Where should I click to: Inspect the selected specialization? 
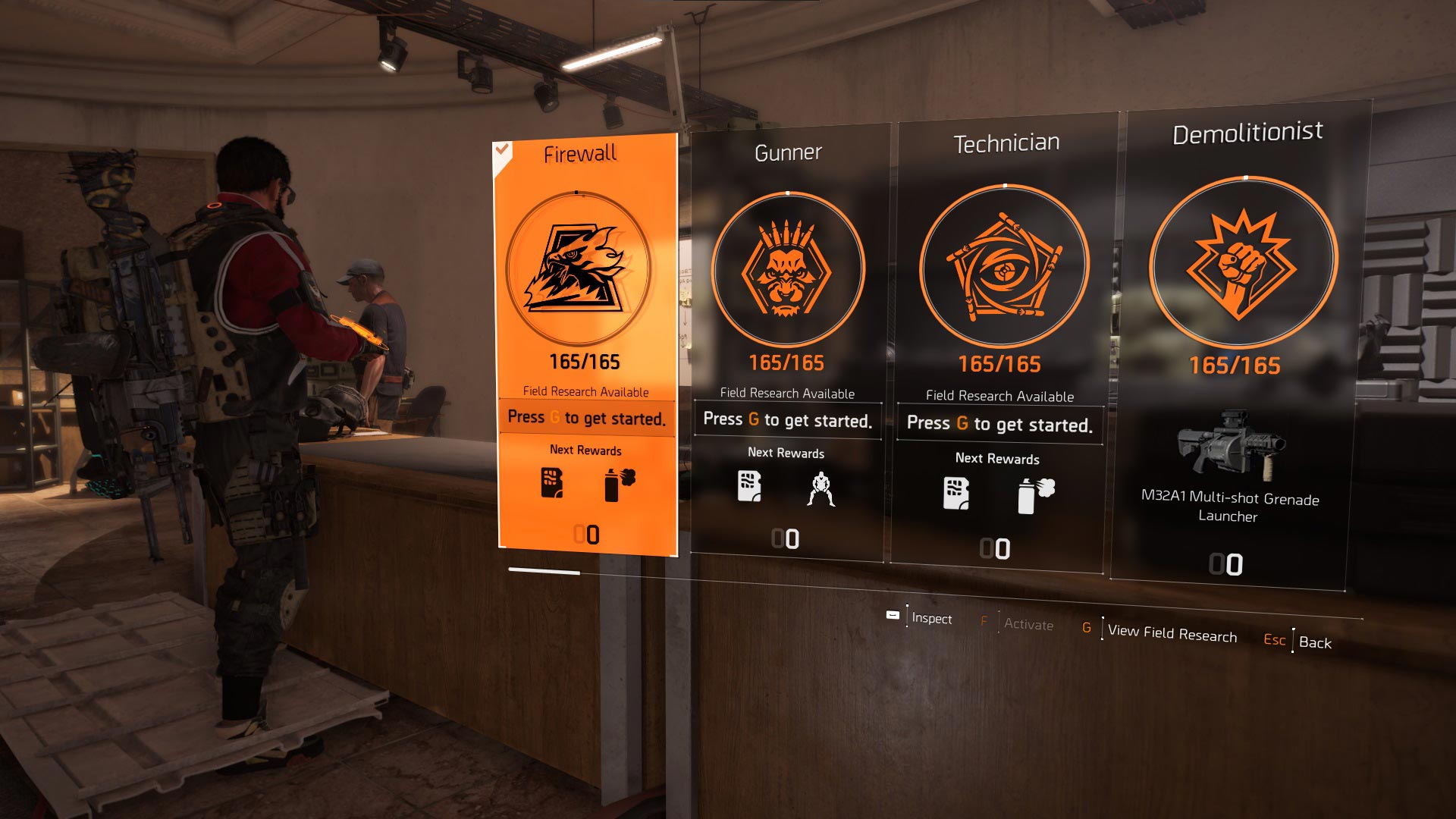click(930, 618)
